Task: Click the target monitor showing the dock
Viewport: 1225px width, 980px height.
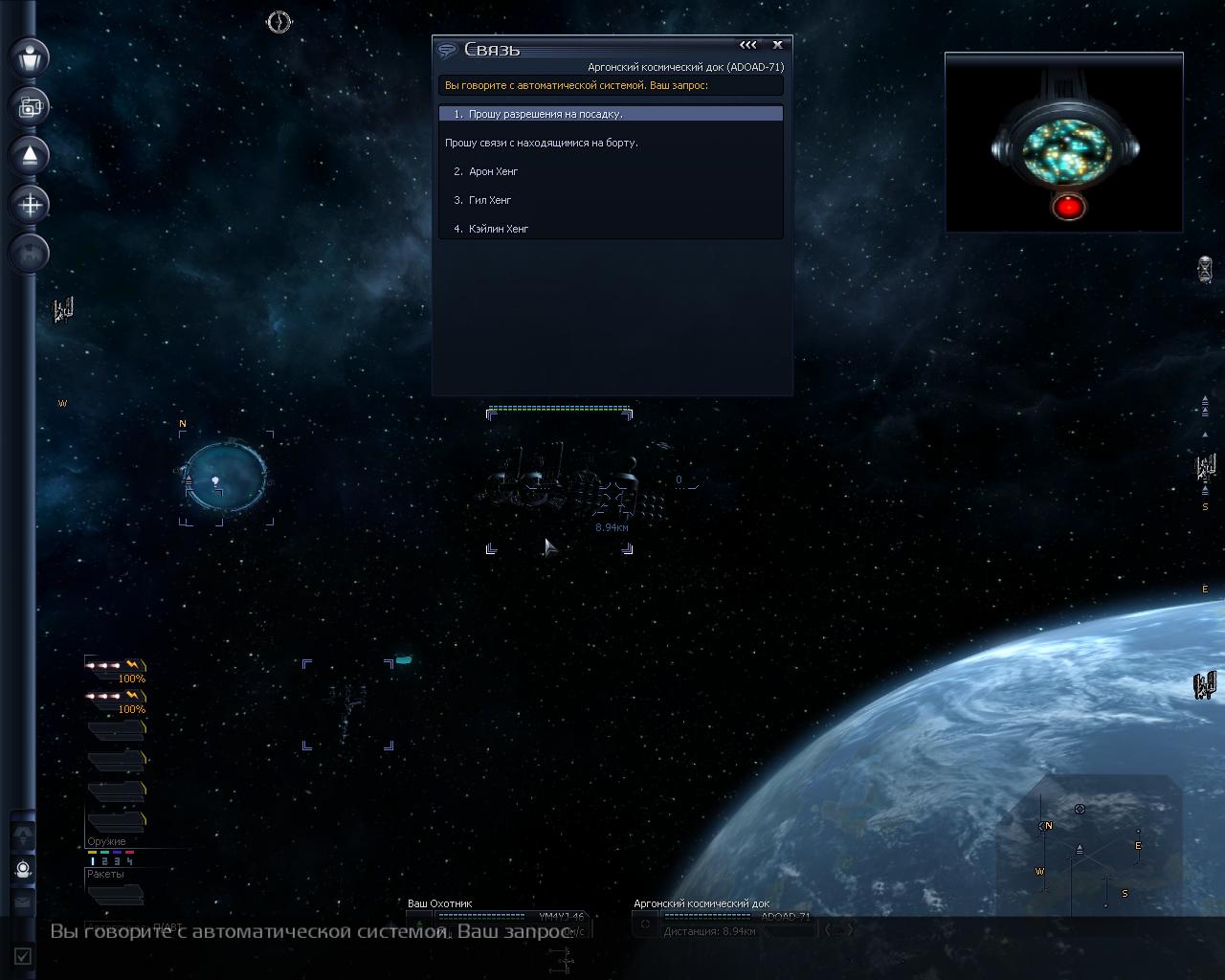Action: point(1064,143)
